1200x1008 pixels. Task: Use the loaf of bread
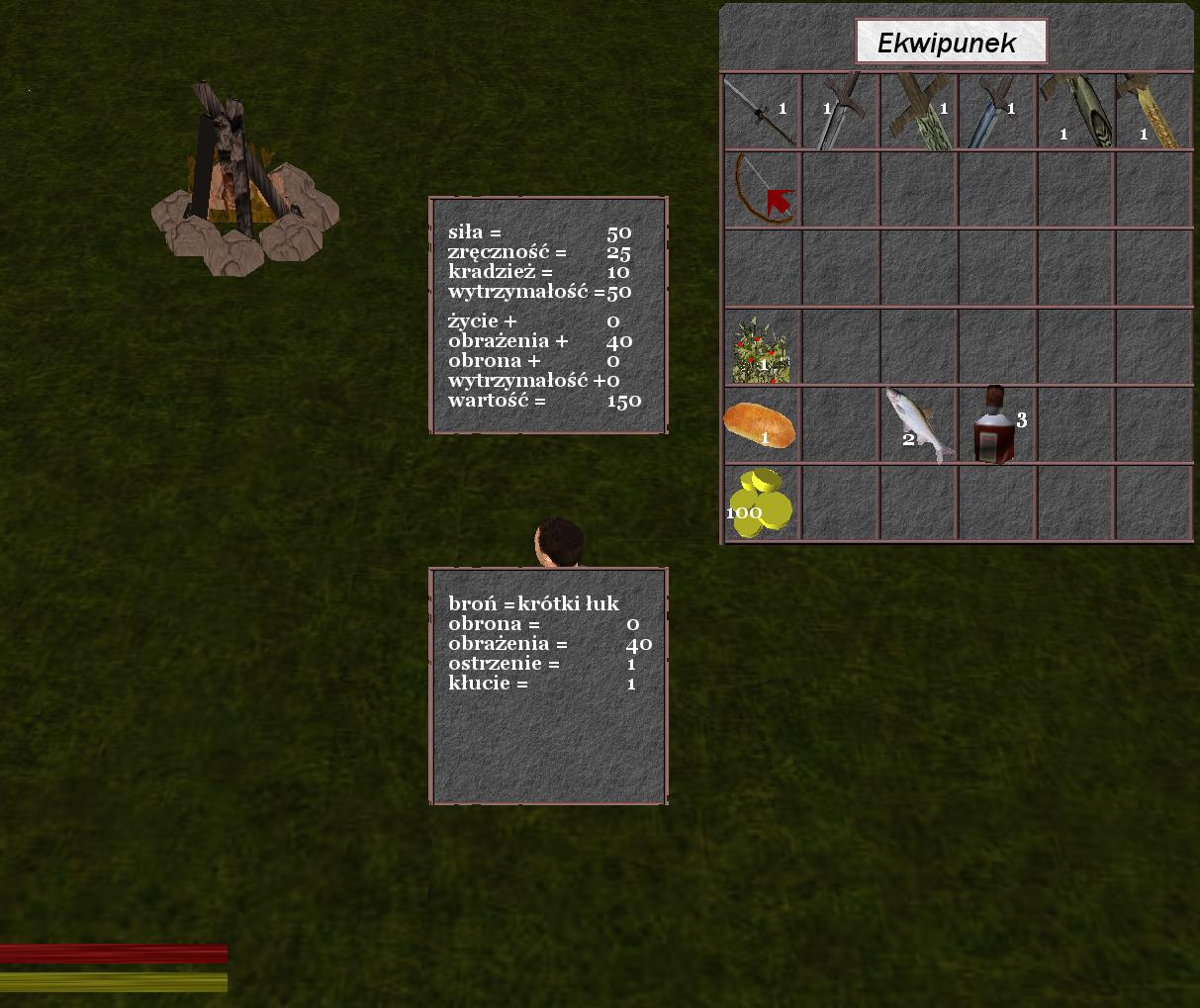760,424
